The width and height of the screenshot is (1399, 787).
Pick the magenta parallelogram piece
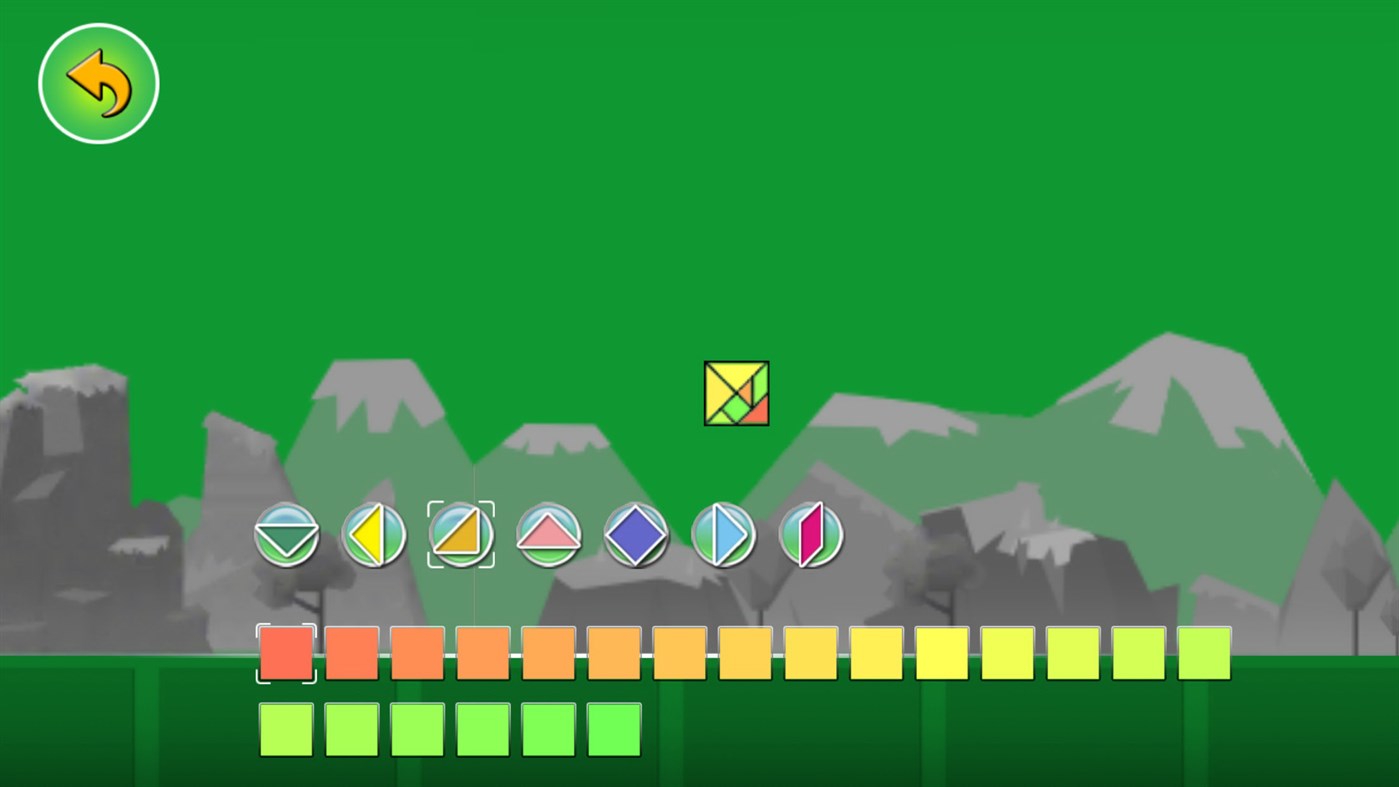coord(811,535)
